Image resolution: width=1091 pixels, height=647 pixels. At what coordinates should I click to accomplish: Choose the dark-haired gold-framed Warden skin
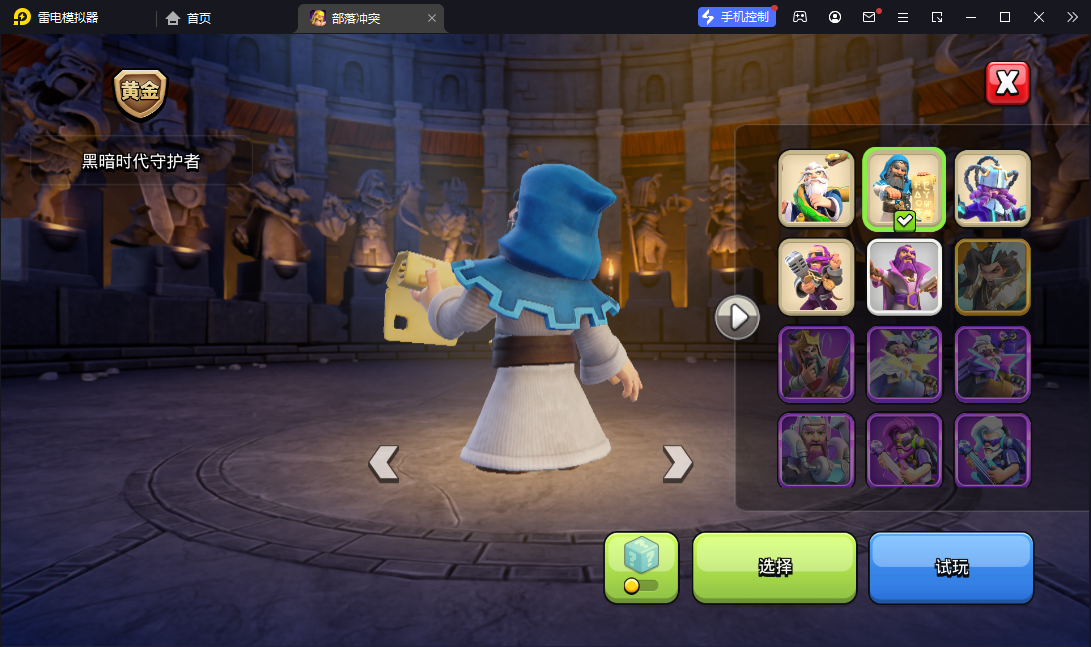click(992, 276)
